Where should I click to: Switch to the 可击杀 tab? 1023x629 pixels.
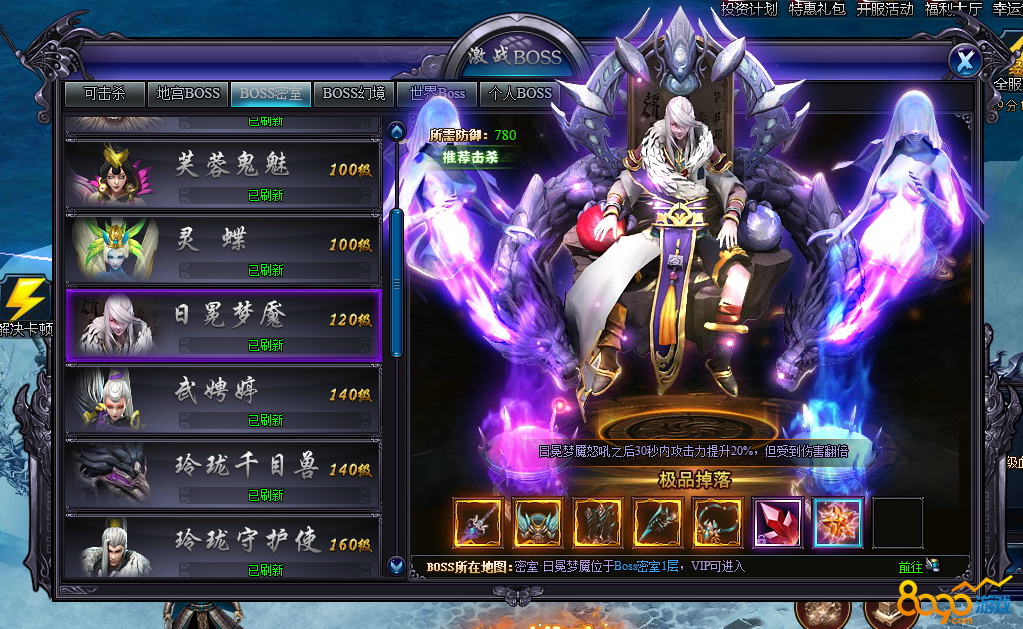[x=105, y=93]
